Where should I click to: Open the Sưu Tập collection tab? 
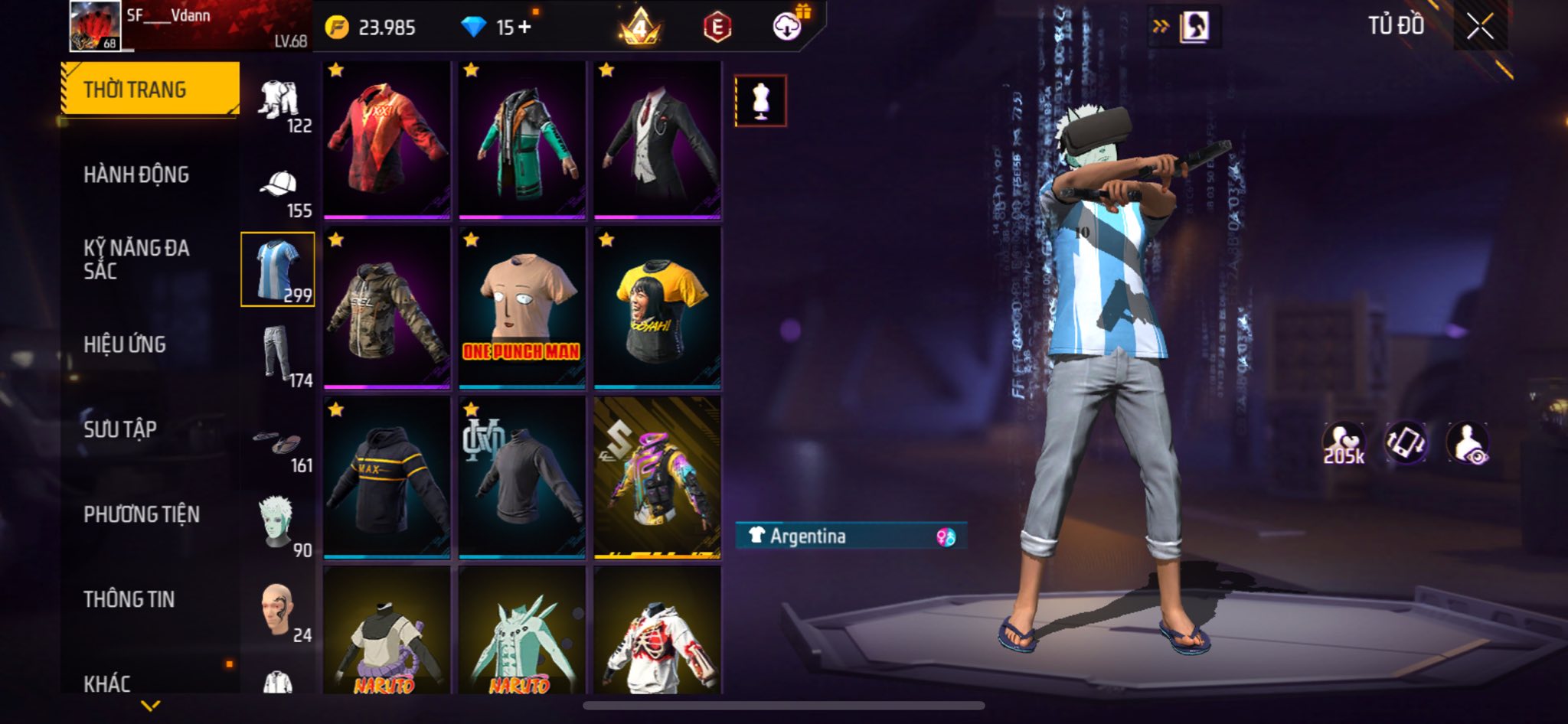120,429
